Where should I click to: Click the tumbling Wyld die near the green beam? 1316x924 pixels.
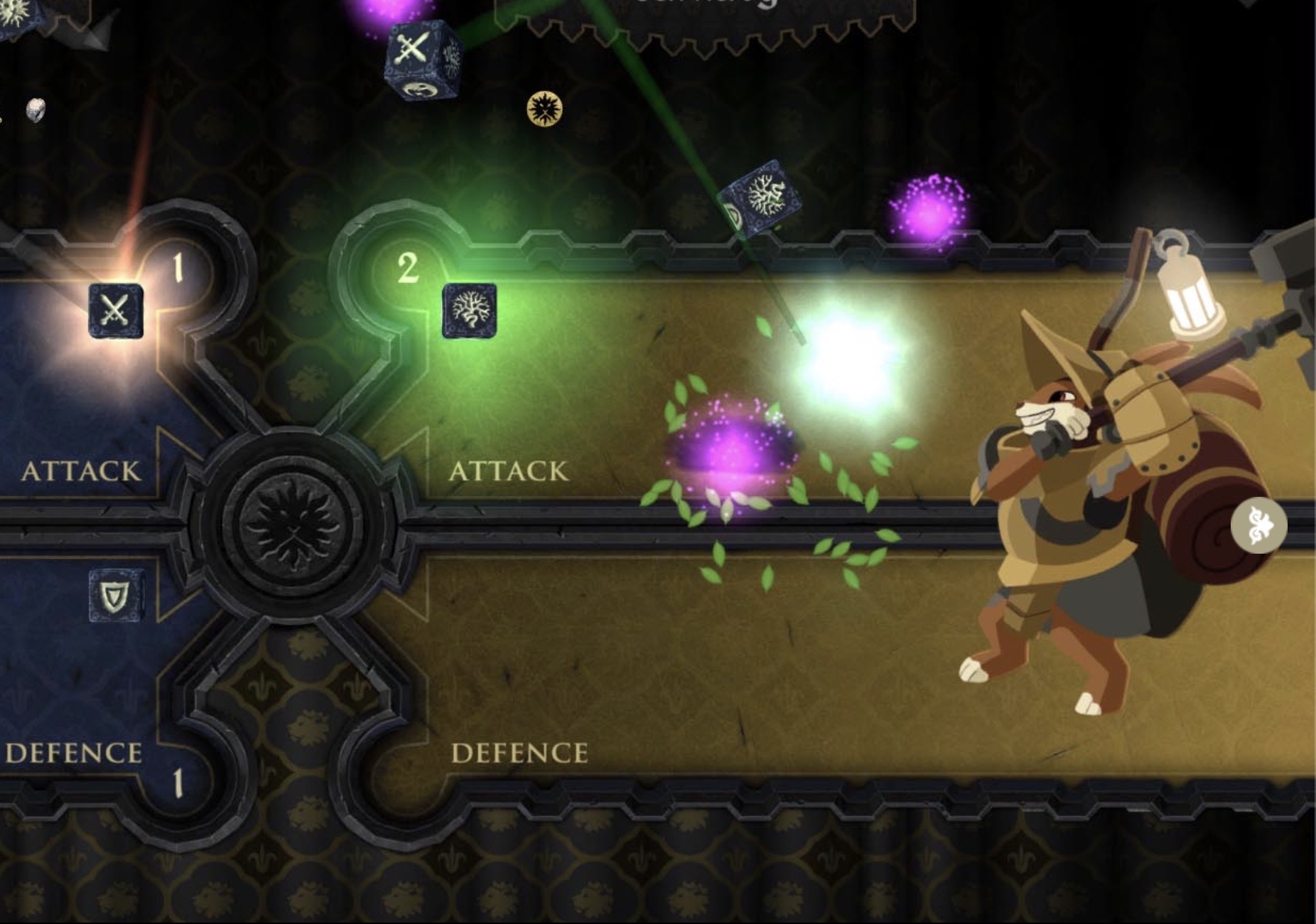pos(764,195)
